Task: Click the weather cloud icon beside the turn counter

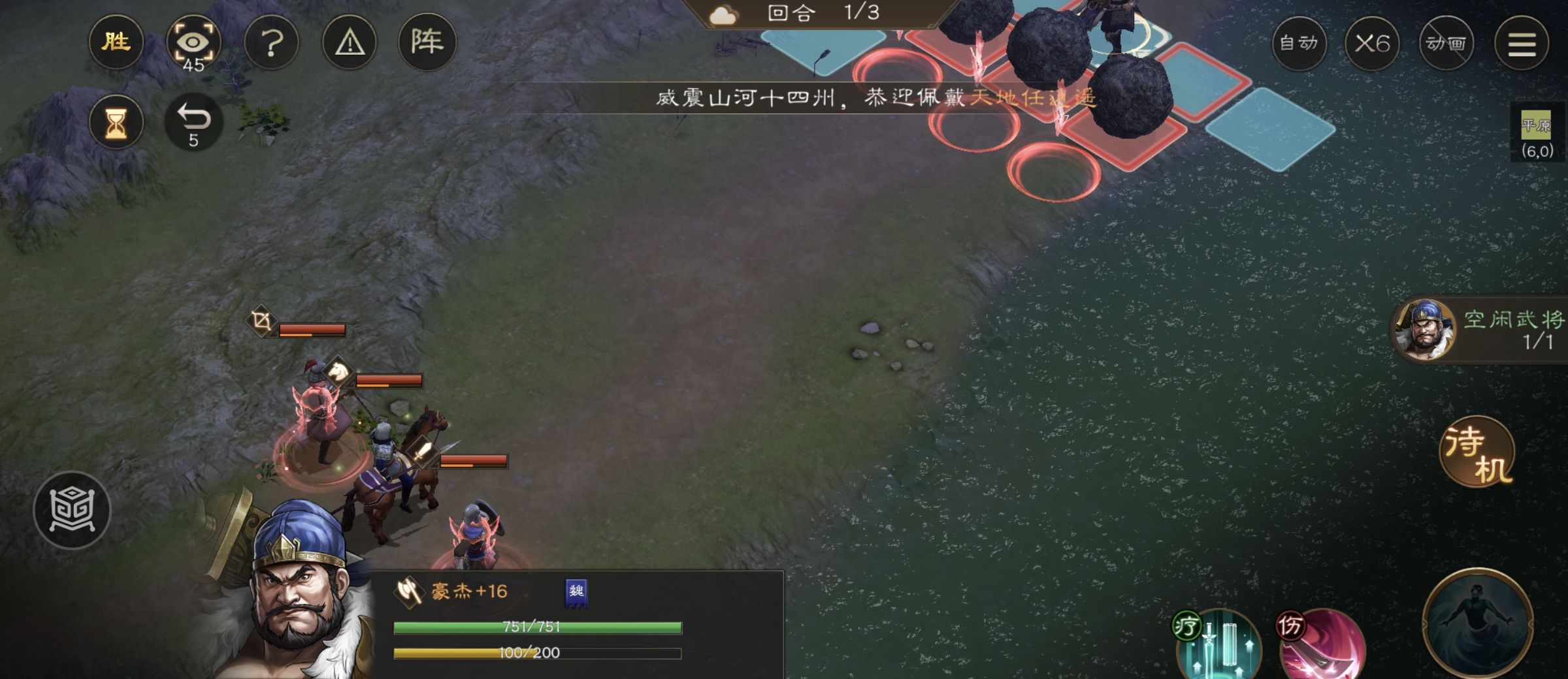Action: 724,13
